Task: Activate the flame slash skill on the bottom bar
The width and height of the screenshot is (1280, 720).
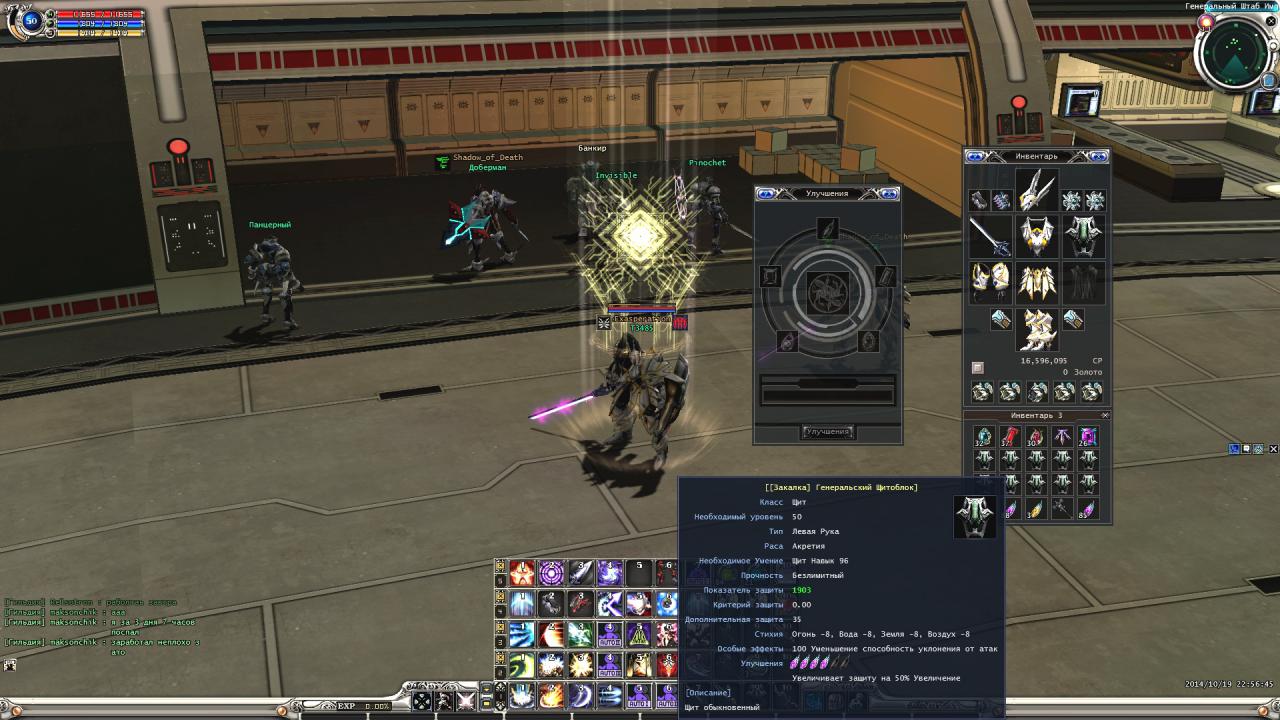Action: coord(551,695)
